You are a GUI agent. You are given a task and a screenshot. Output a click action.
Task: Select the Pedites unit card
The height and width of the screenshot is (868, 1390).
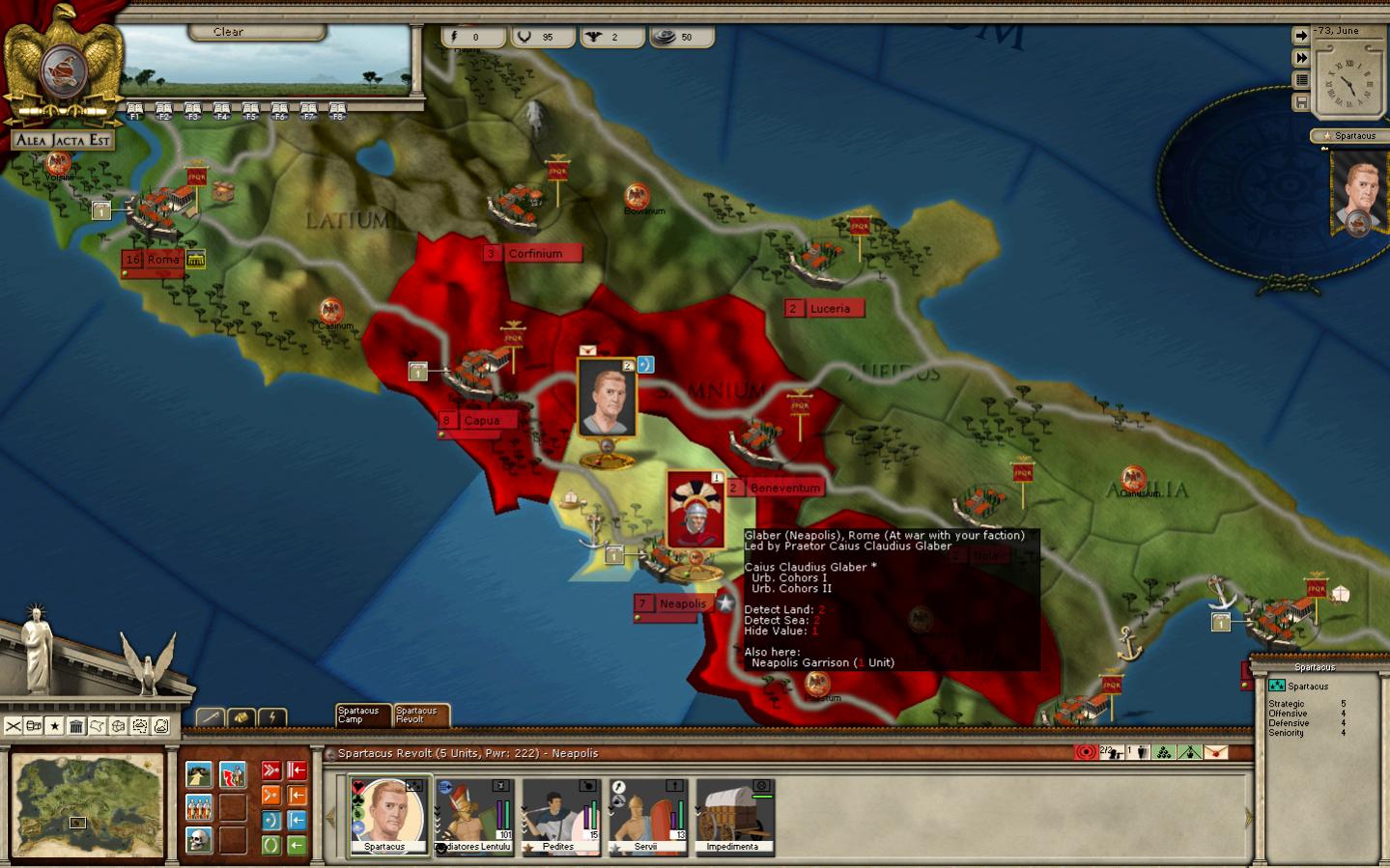560,816
